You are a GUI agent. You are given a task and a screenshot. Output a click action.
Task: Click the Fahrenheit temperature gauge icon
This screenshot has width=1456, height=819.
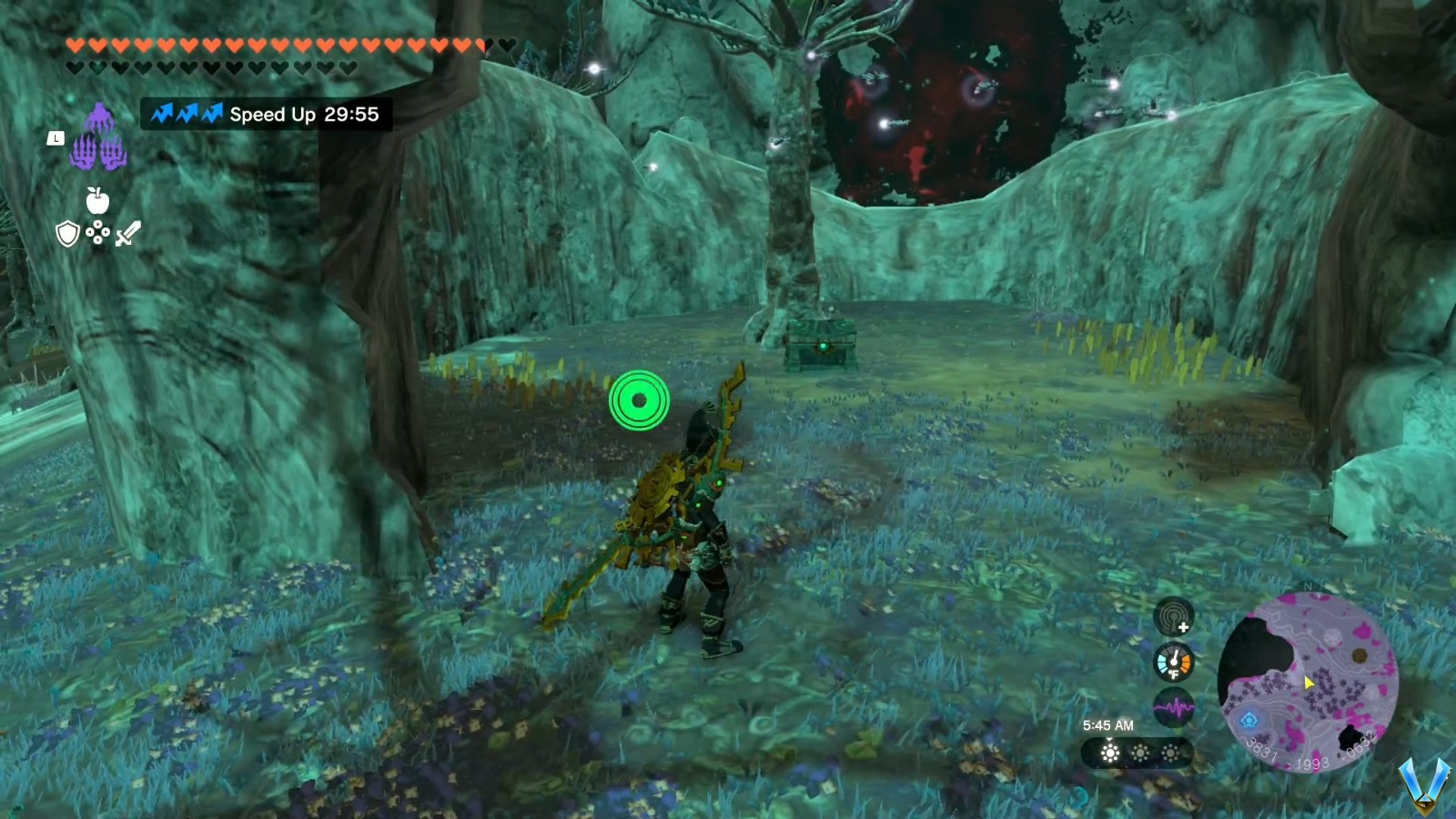click(1173, 662)
